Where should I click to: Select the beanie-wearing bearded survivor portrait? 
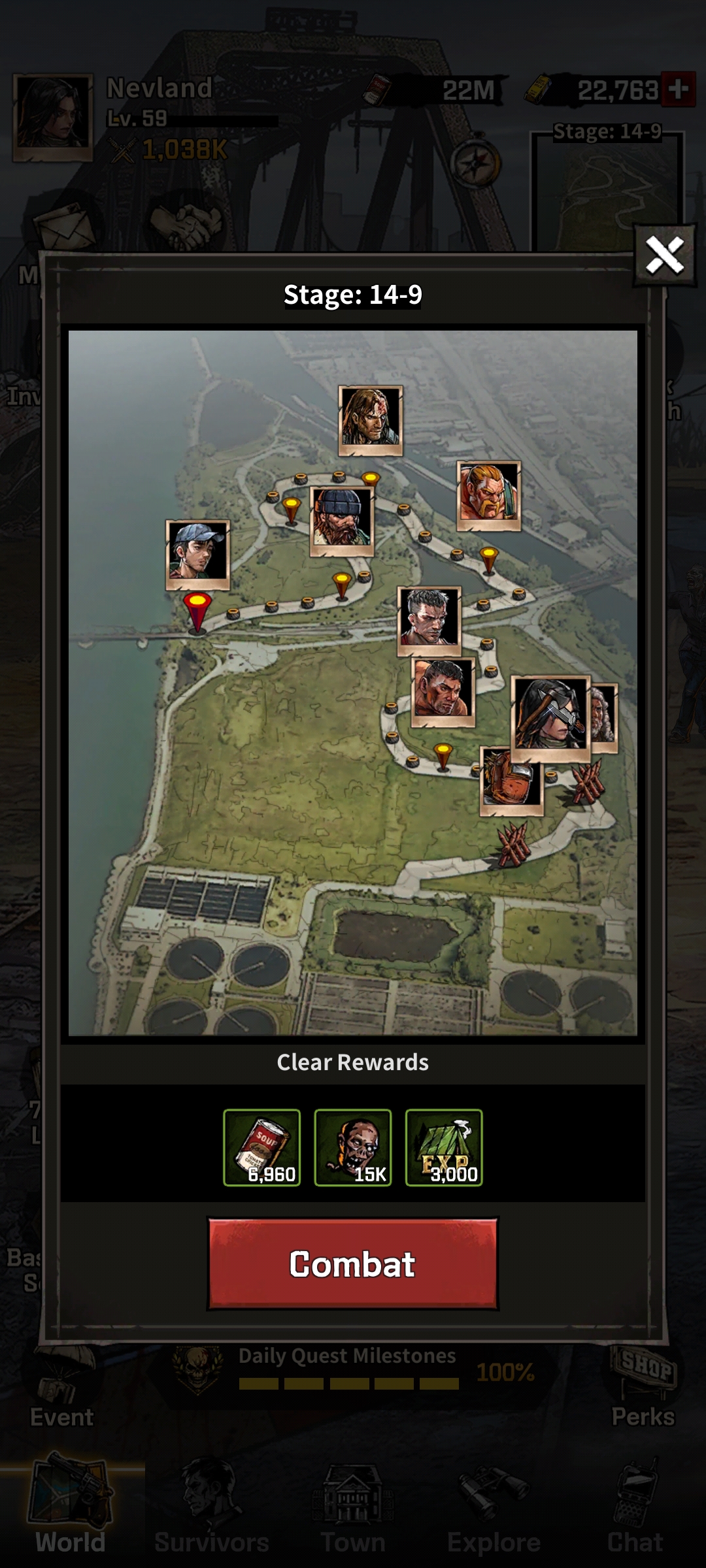341,521
